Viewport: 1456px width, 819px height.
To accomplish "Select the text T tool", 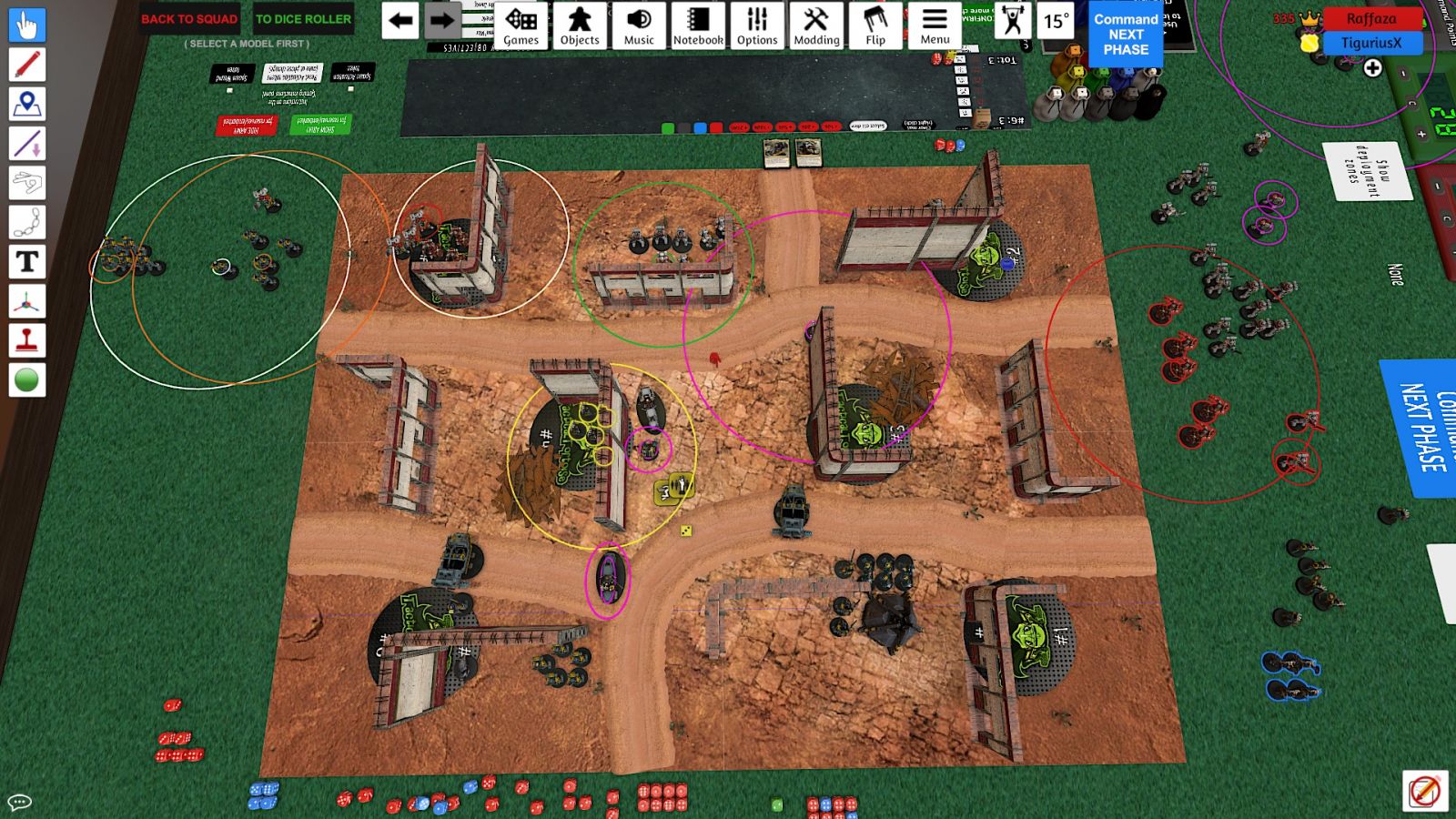I will coord(27,262).
